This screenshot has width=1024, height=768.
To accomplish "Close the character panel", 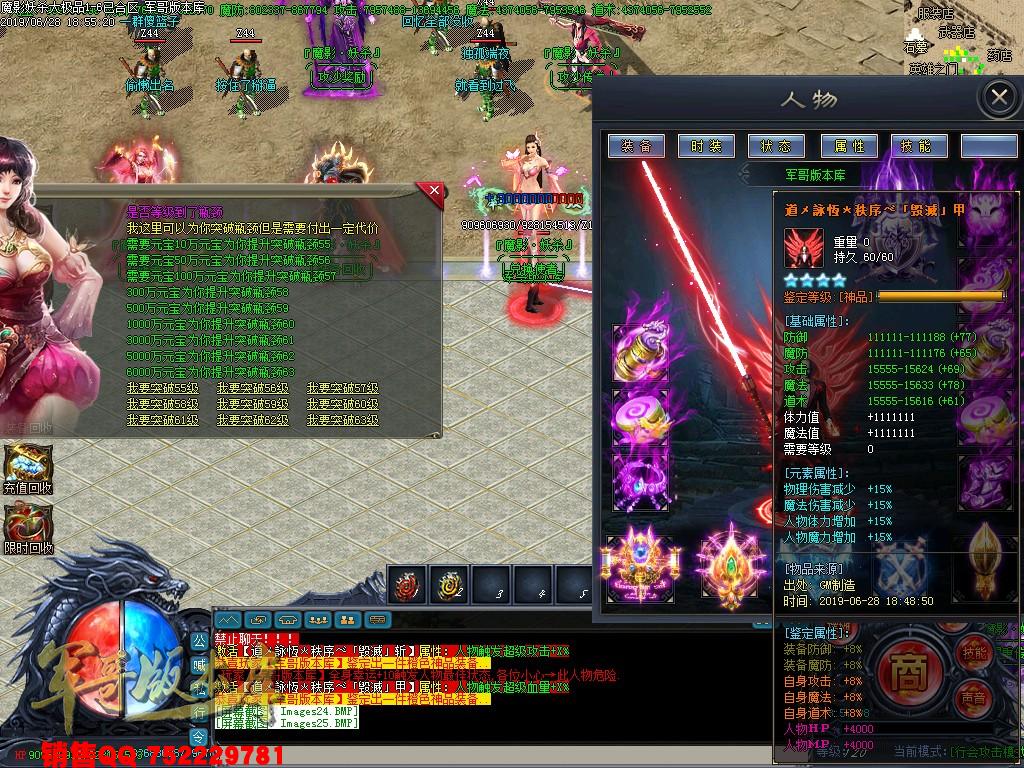I will 998,98.
